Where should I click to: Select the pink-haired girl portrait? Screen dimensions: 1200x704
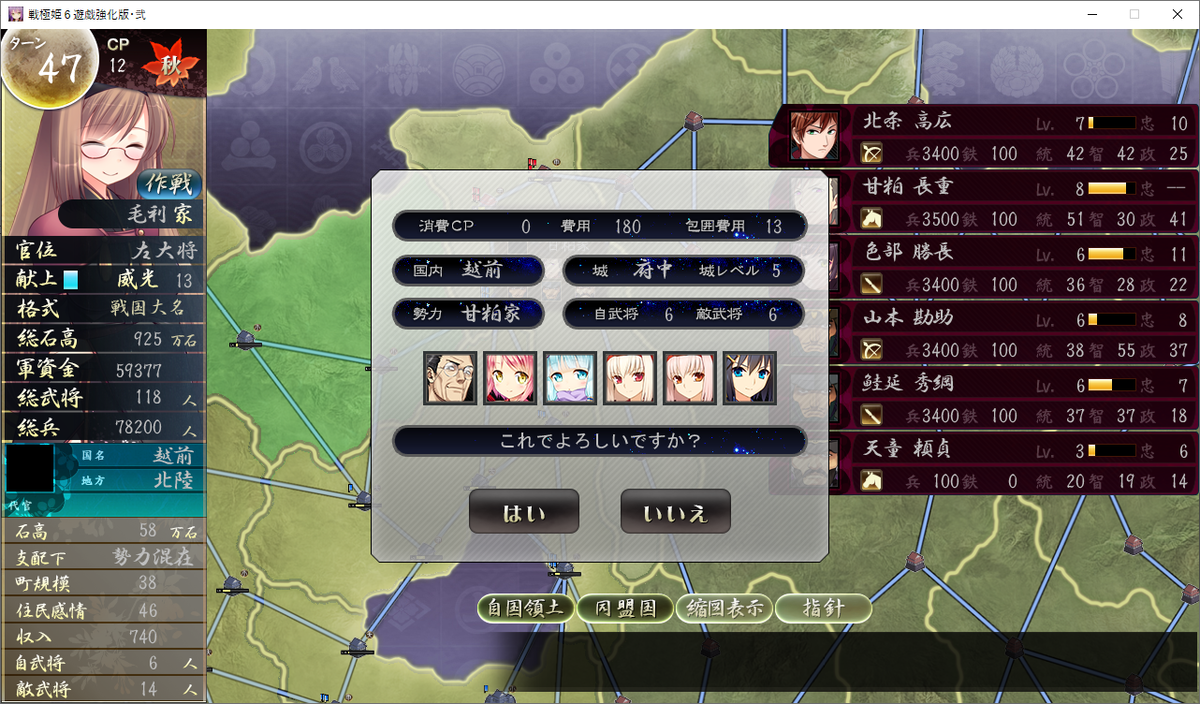[510, 378]
